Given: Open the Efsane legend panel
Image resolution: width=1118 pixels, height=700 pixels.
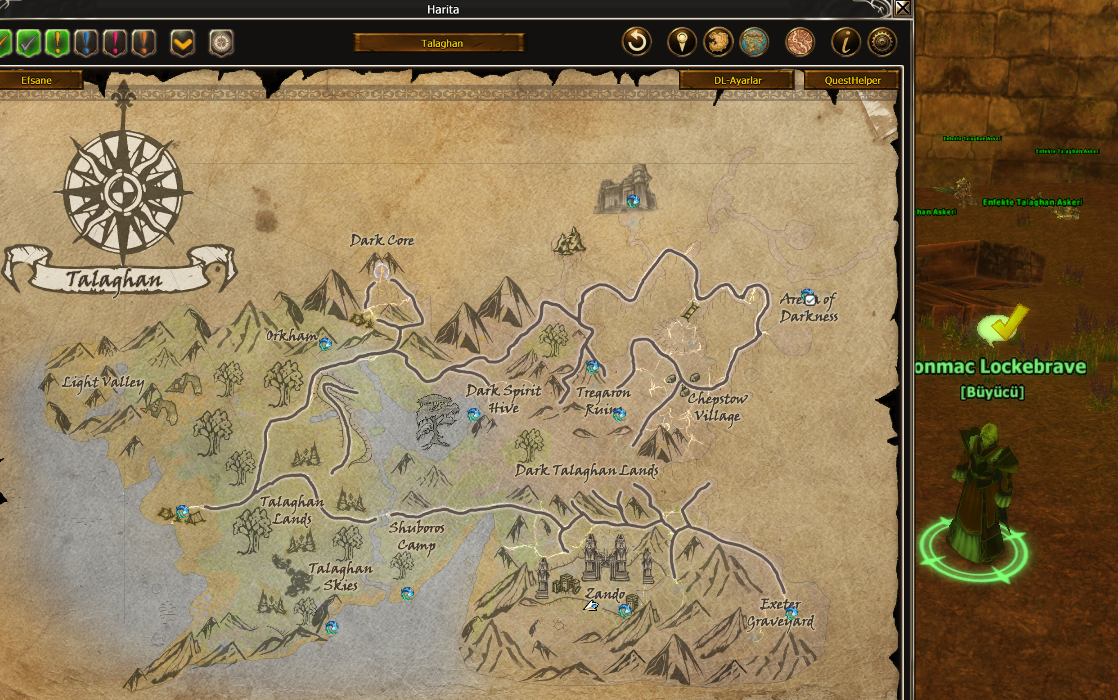Looking at the screenshot, I should click(37, 80).
